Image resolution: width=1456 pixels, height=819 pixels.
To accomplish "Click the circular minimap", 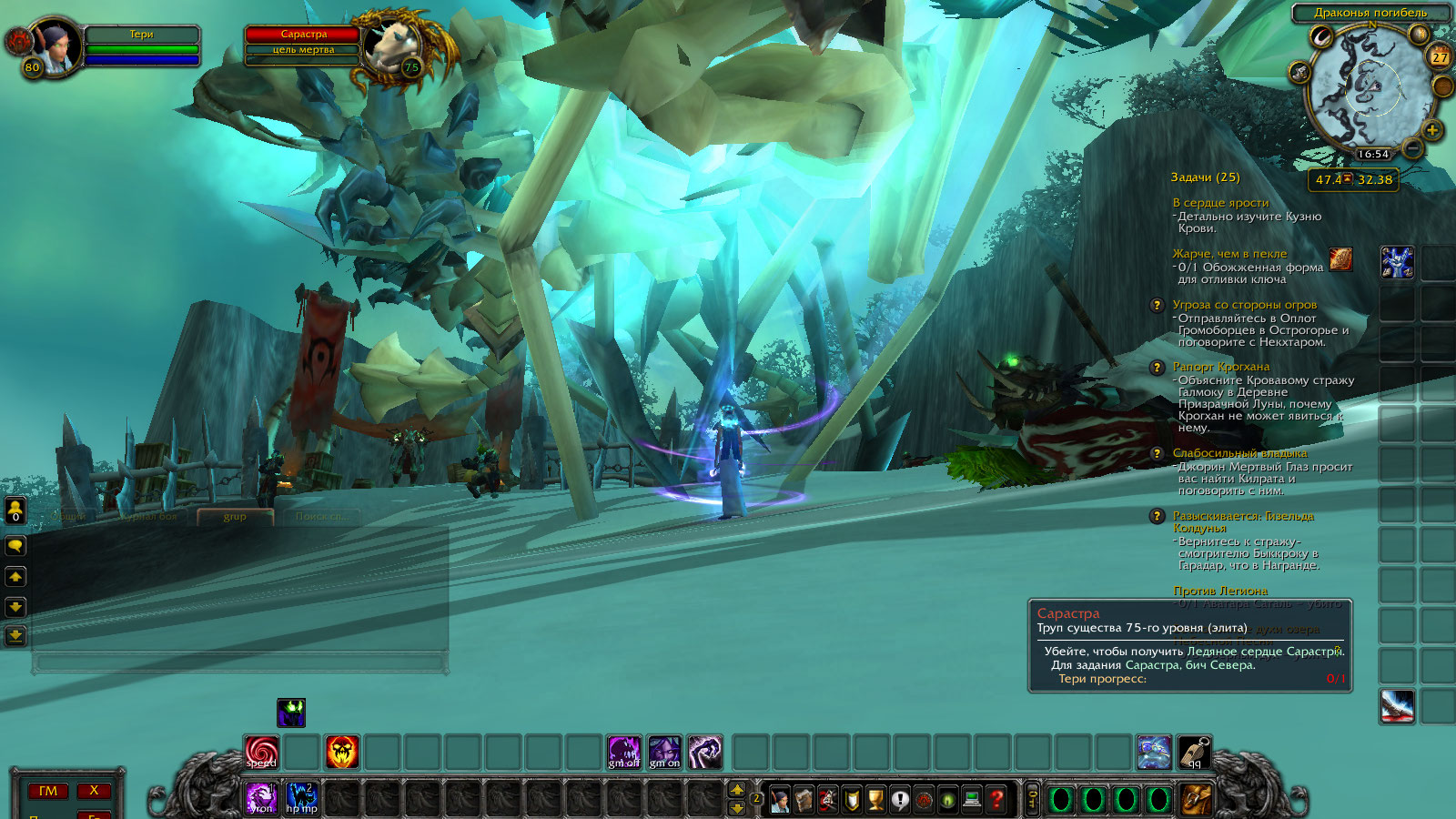I will 1365,89.
